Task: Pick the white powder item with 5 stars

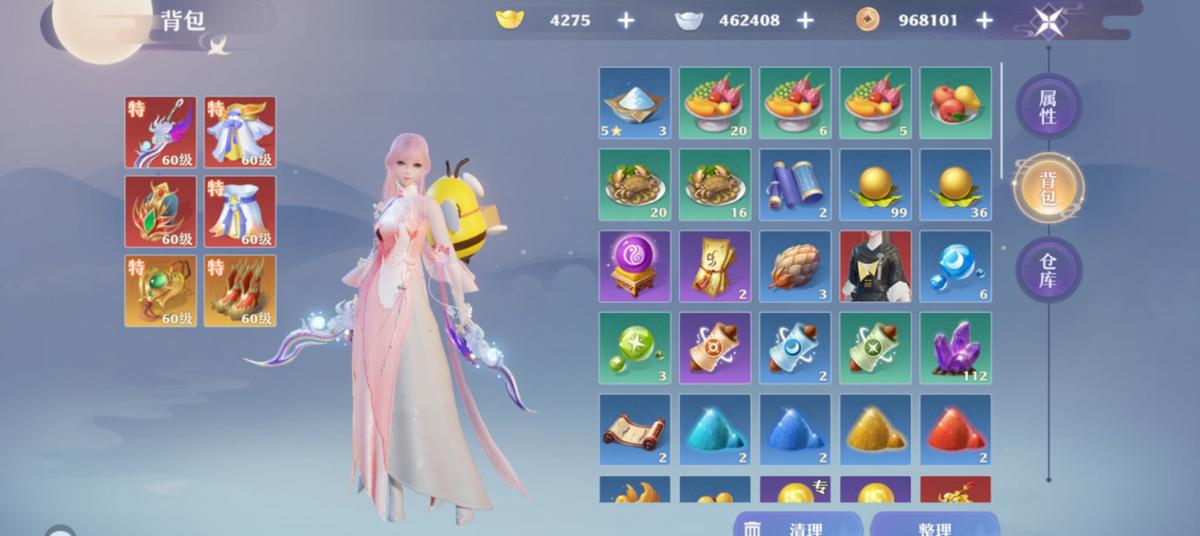Action: 635,103
